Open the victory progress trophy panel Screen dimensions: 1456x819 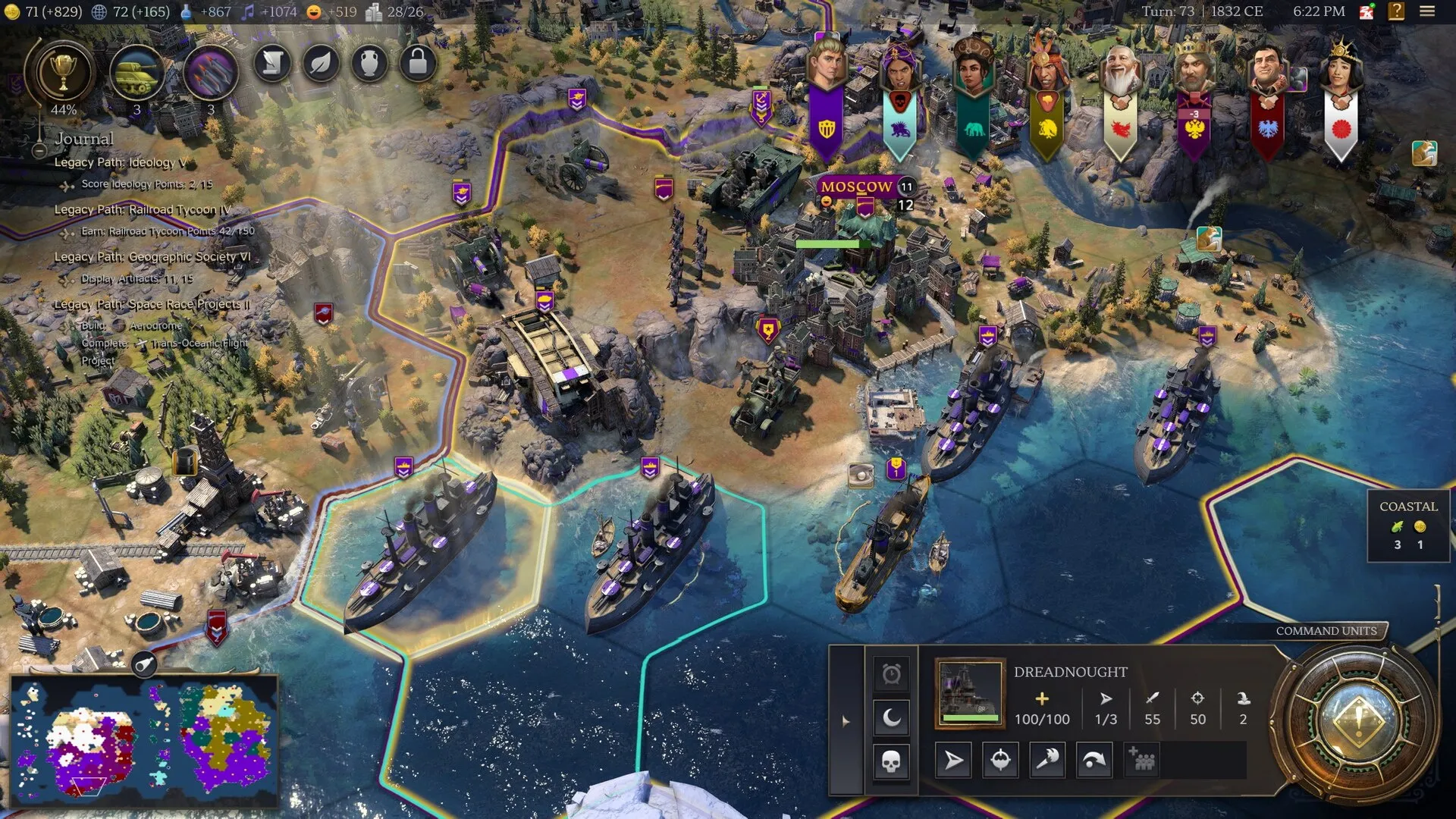63,73
